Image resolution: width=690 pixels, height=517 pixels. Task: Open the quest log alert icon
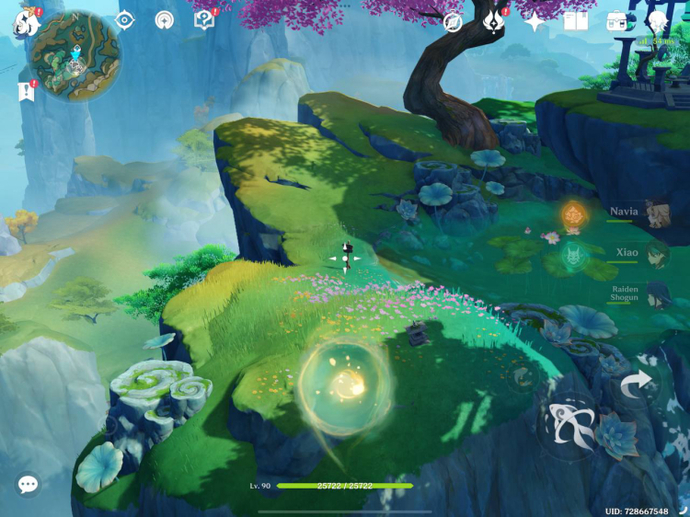point(26,91)
